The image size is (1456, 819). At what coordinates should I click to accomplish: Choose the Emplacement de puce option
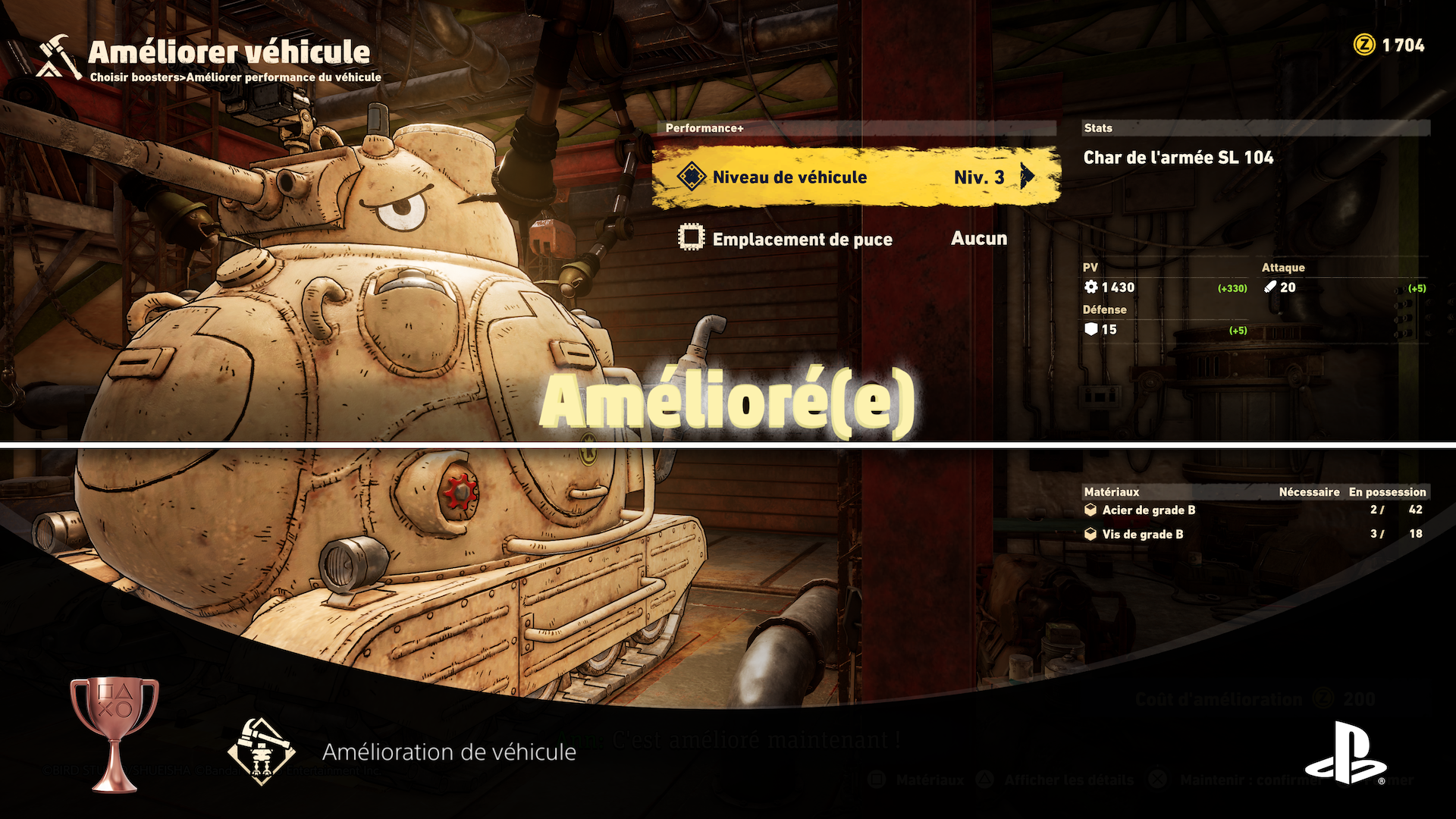[802, 240]
